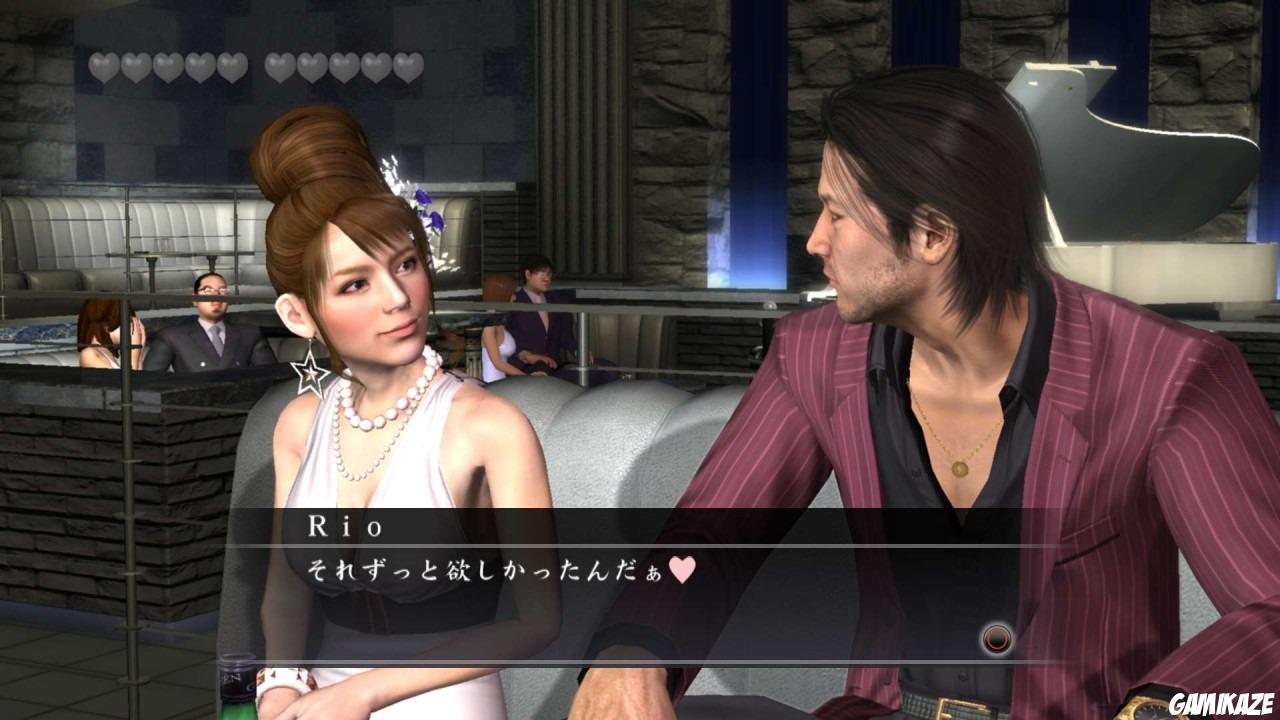
Task: Click the second heart in the left group
Action: [x=136, y=63]
